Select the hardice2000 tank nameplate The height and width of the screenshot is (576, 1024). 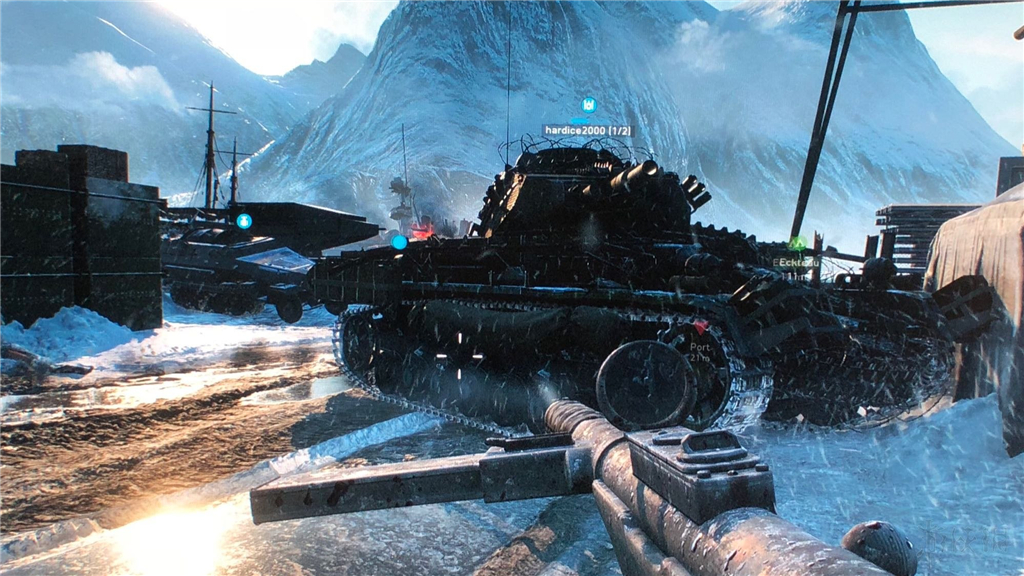[587, 130]
